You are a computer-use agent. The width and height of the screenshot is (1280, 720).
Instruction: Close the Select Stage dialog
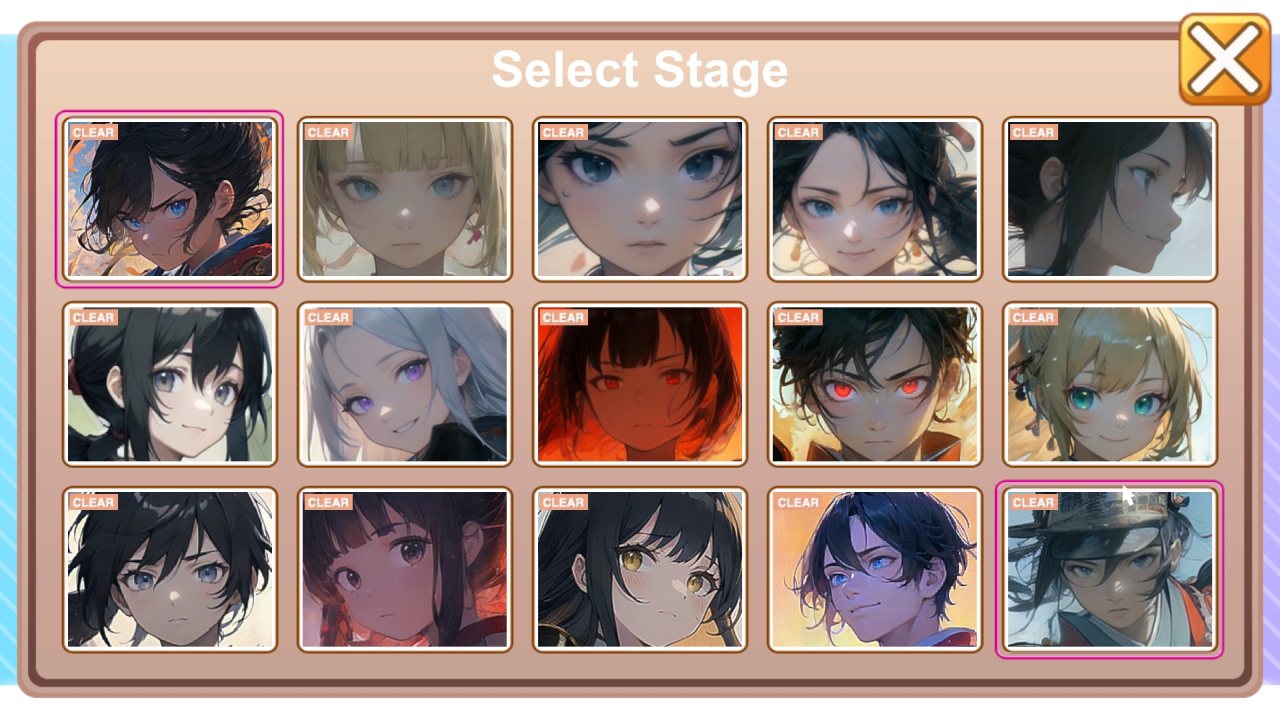pos(1224,57)
